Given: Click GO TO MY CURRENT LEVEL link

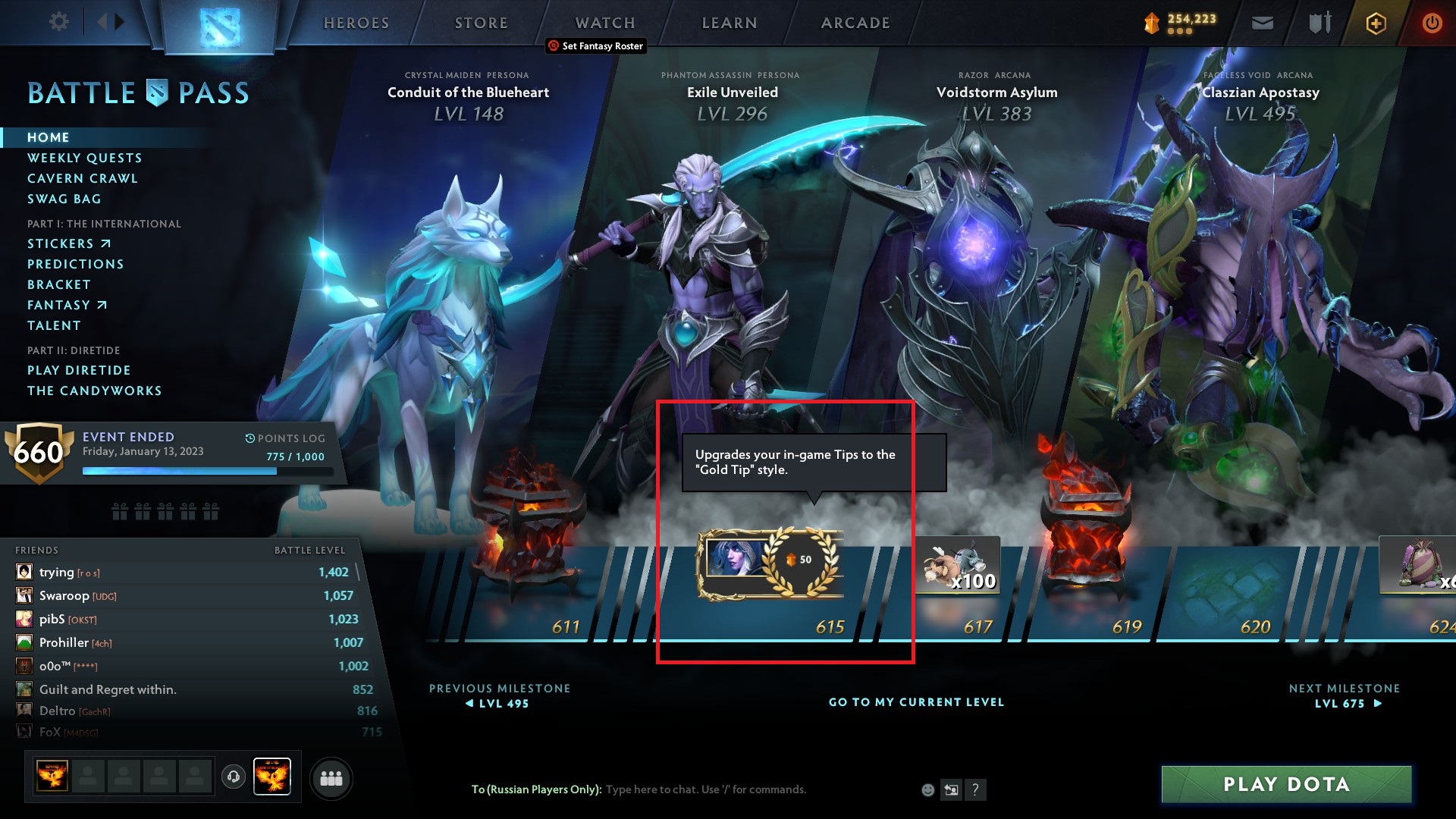Looking at the screenshot, I should 915,702.
